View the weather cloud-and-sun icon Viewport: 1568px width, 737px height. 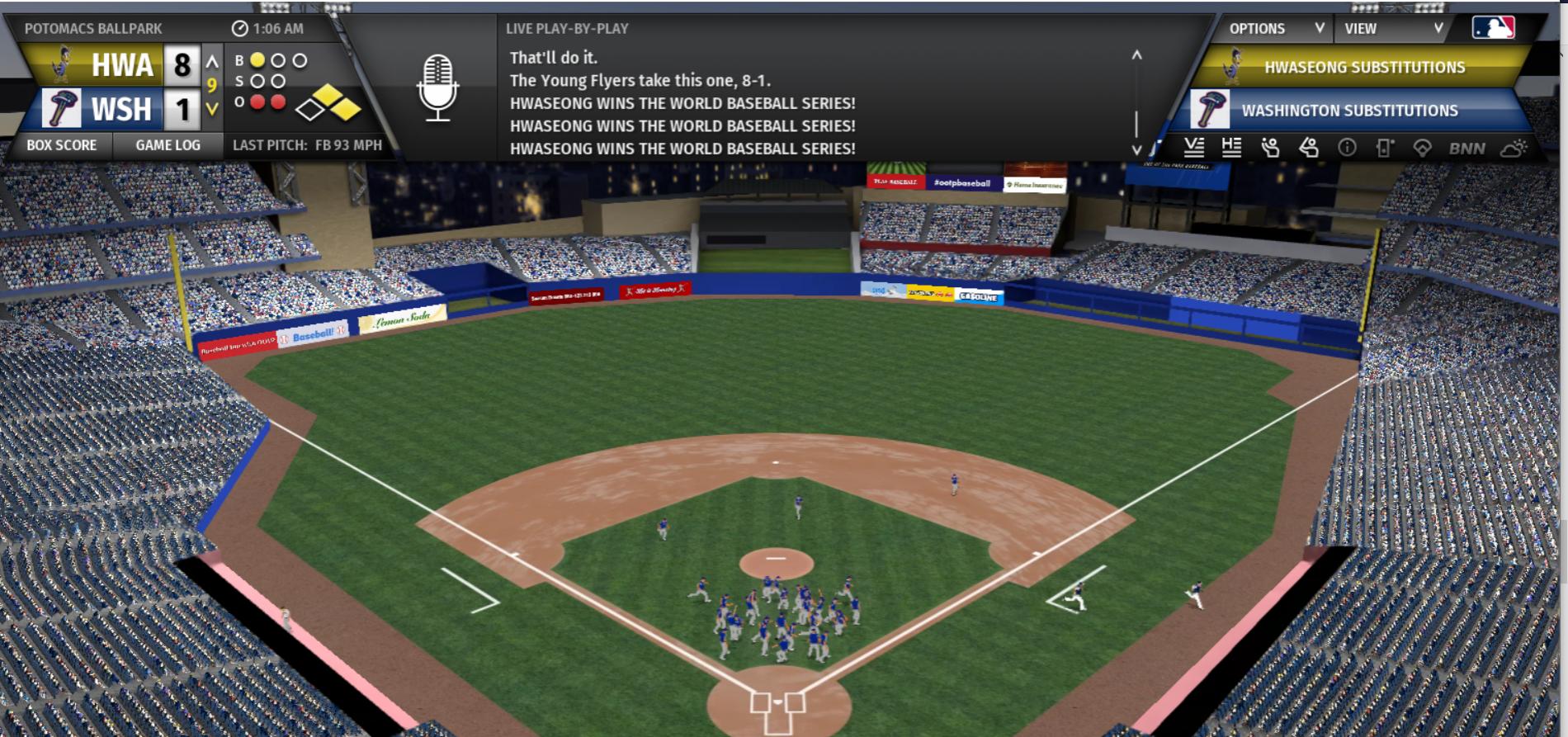[x=1514, y=149]
